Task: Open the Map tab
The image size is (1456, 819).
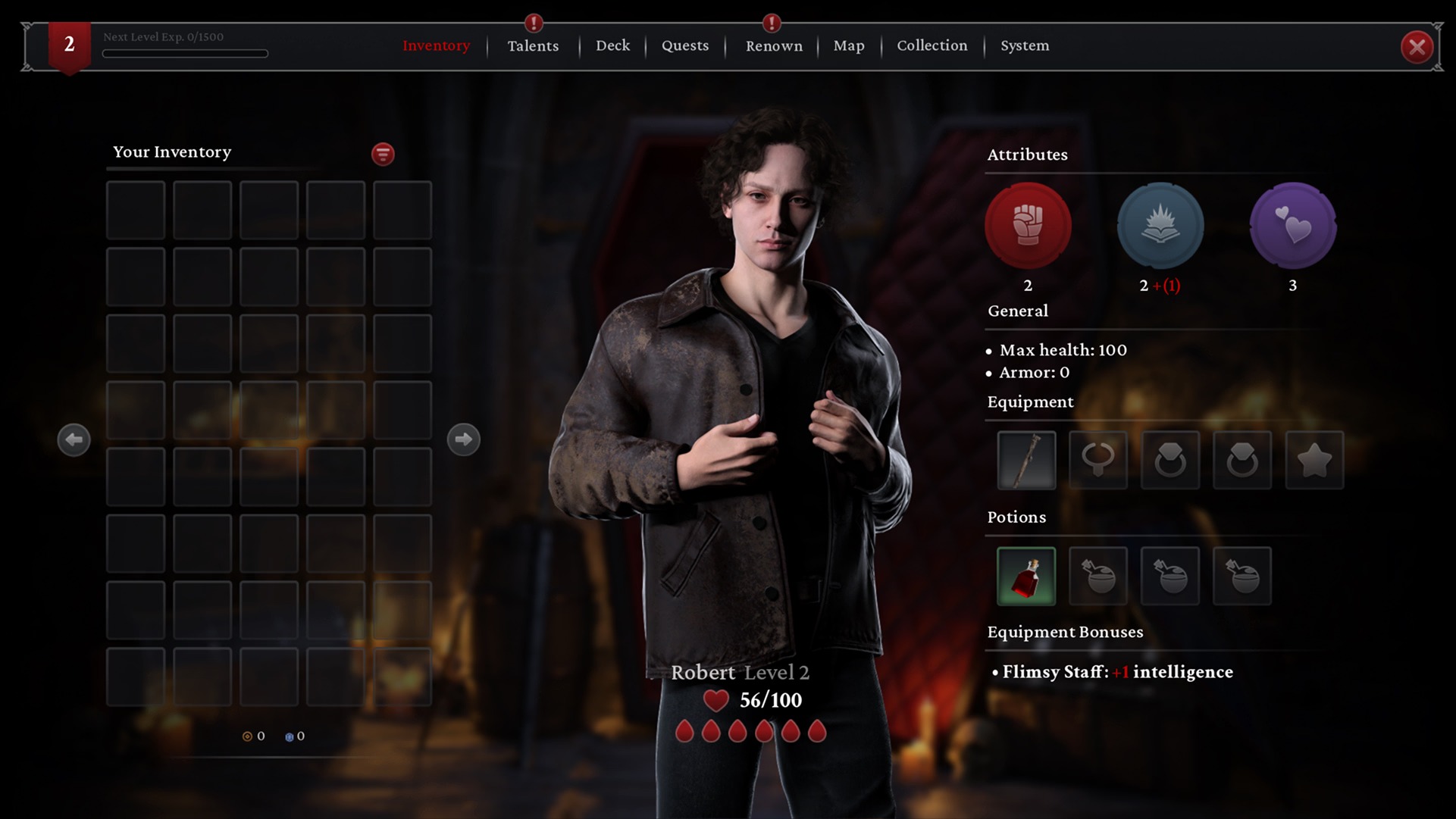Action: (x=849, y=45)
